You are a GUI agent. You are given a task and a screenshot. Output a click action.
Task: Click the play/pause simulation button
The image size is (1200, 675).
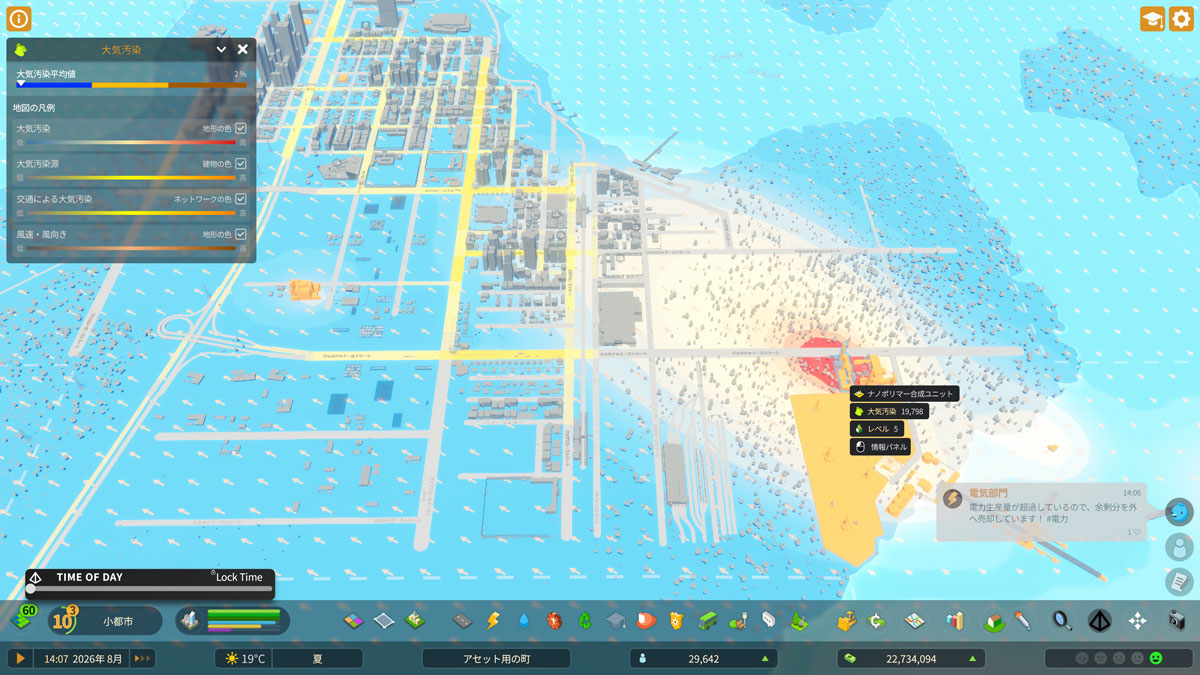point(19,658)
